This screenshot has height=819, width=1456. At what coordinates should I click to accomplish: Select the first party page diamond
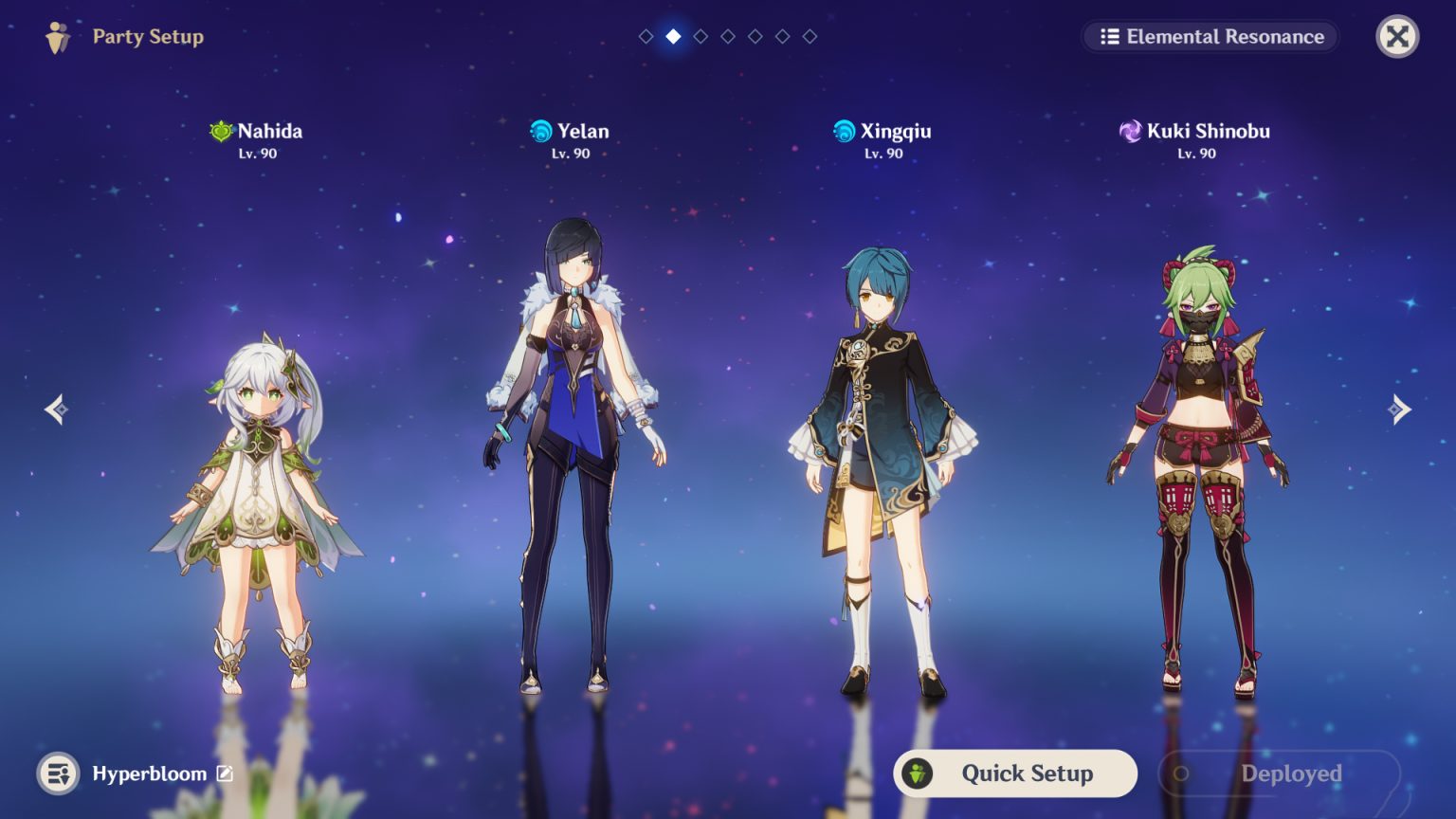[x=646, y=37]
